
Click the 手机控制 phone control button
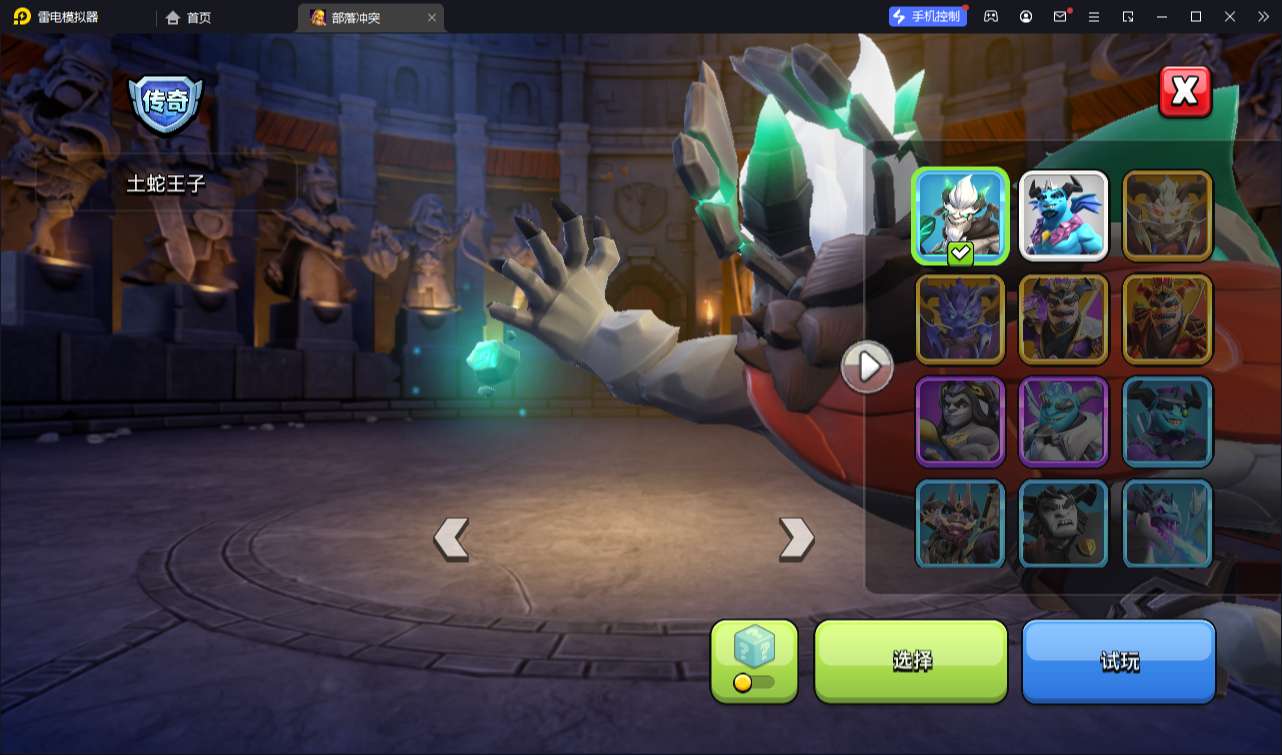[927, 16]
